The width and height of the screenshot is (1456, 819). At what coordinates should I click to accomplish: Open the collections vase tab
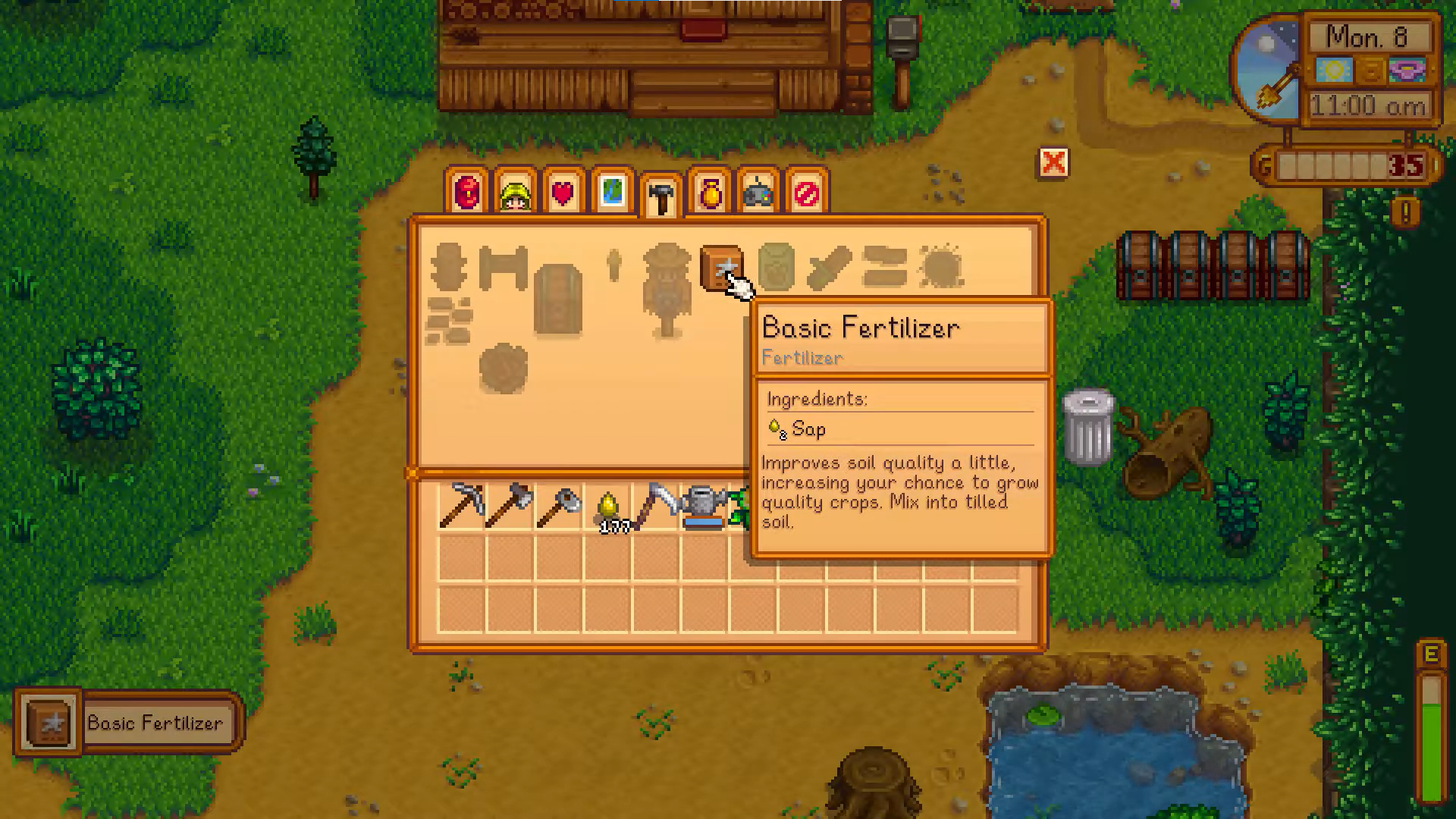[710, 193]
